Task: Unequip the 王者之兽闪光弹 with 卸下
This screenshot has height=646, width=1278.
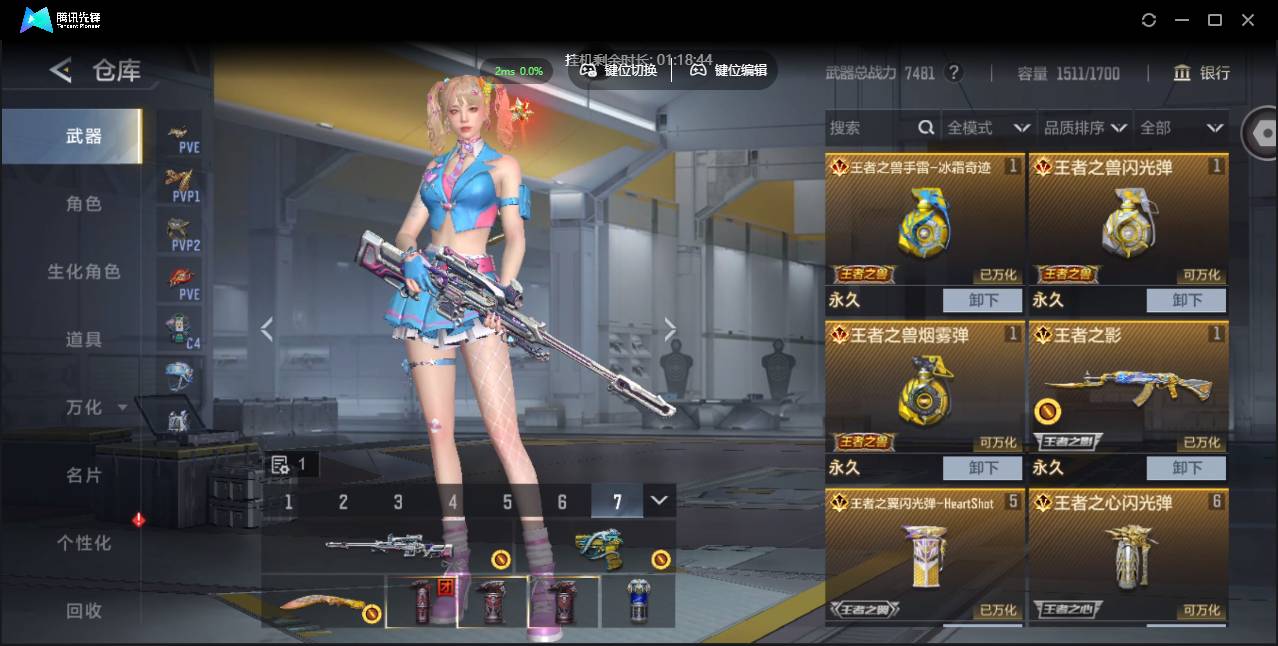Action: (1187, 300)
